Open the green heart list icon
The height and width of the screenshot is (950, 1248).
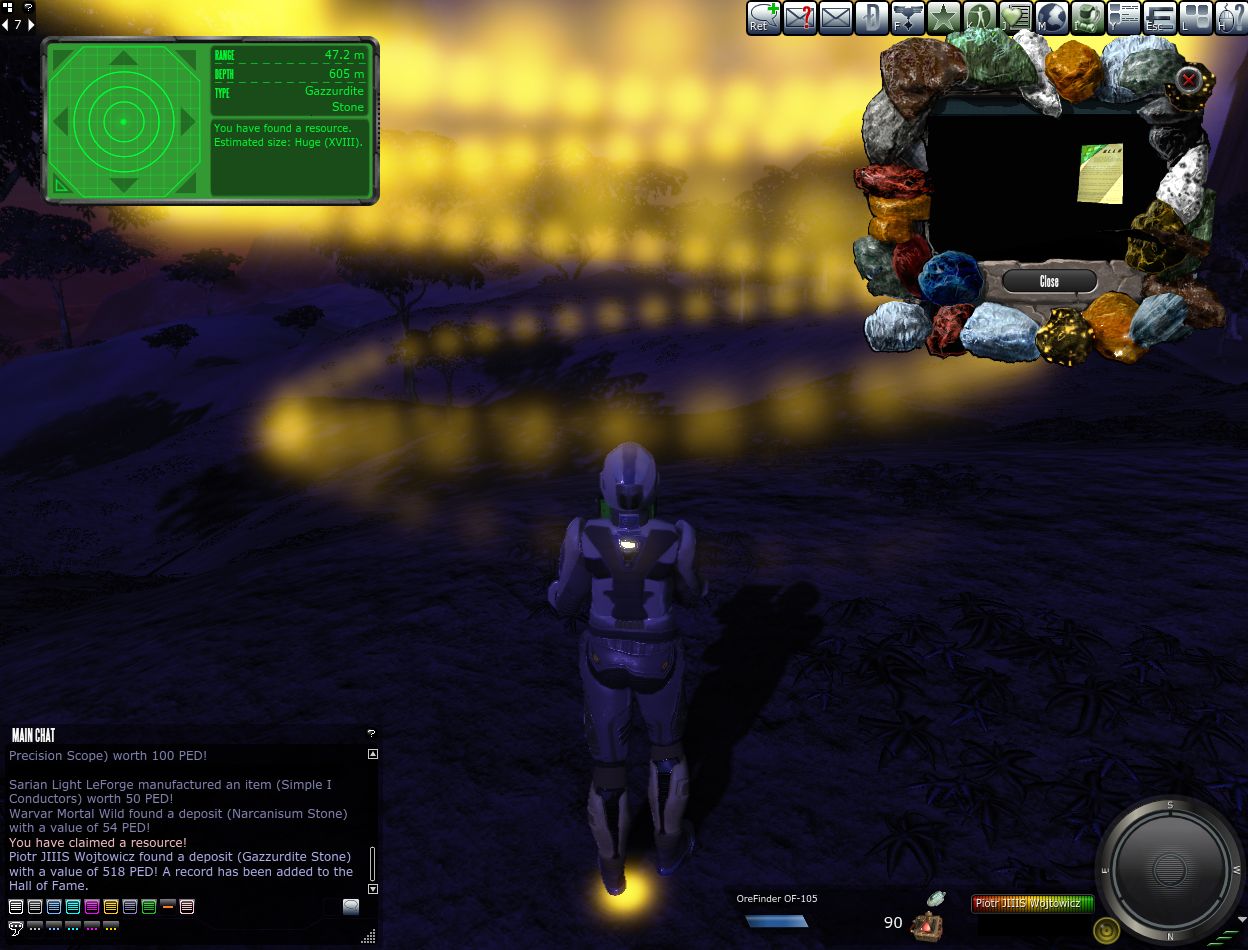pos(1015,18)
